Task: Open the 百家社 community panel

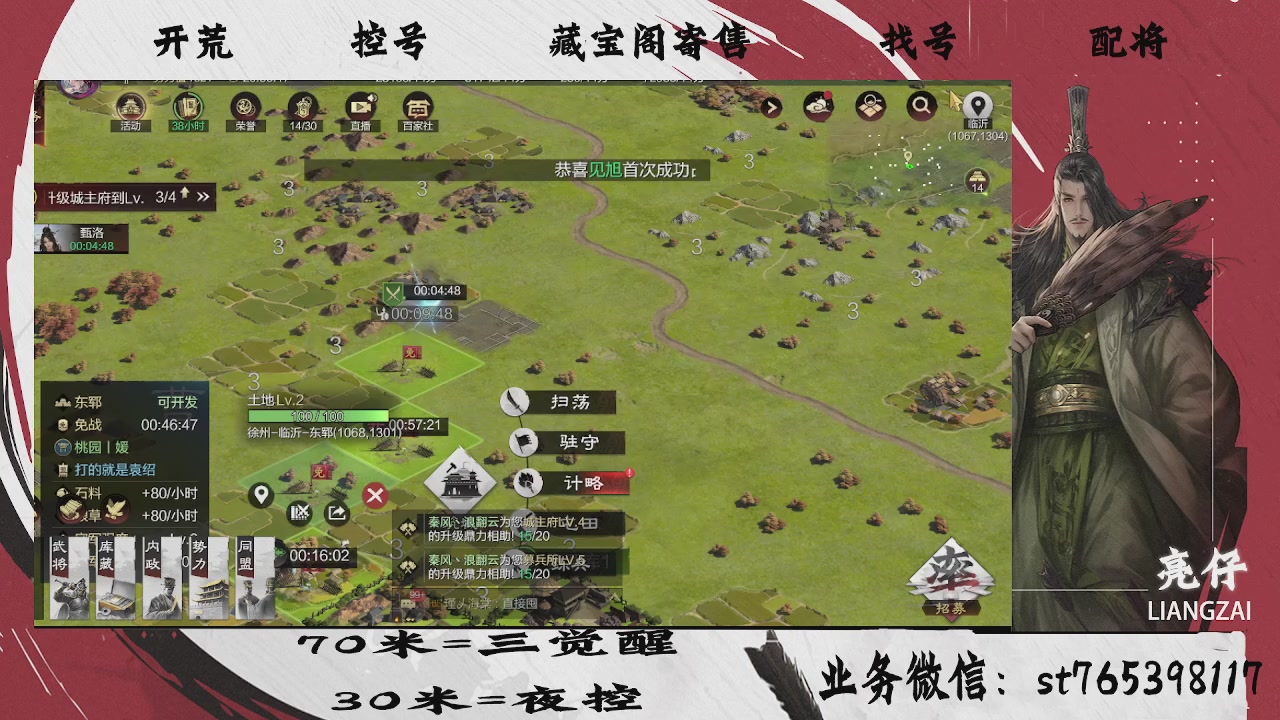Action: point(417,107)
